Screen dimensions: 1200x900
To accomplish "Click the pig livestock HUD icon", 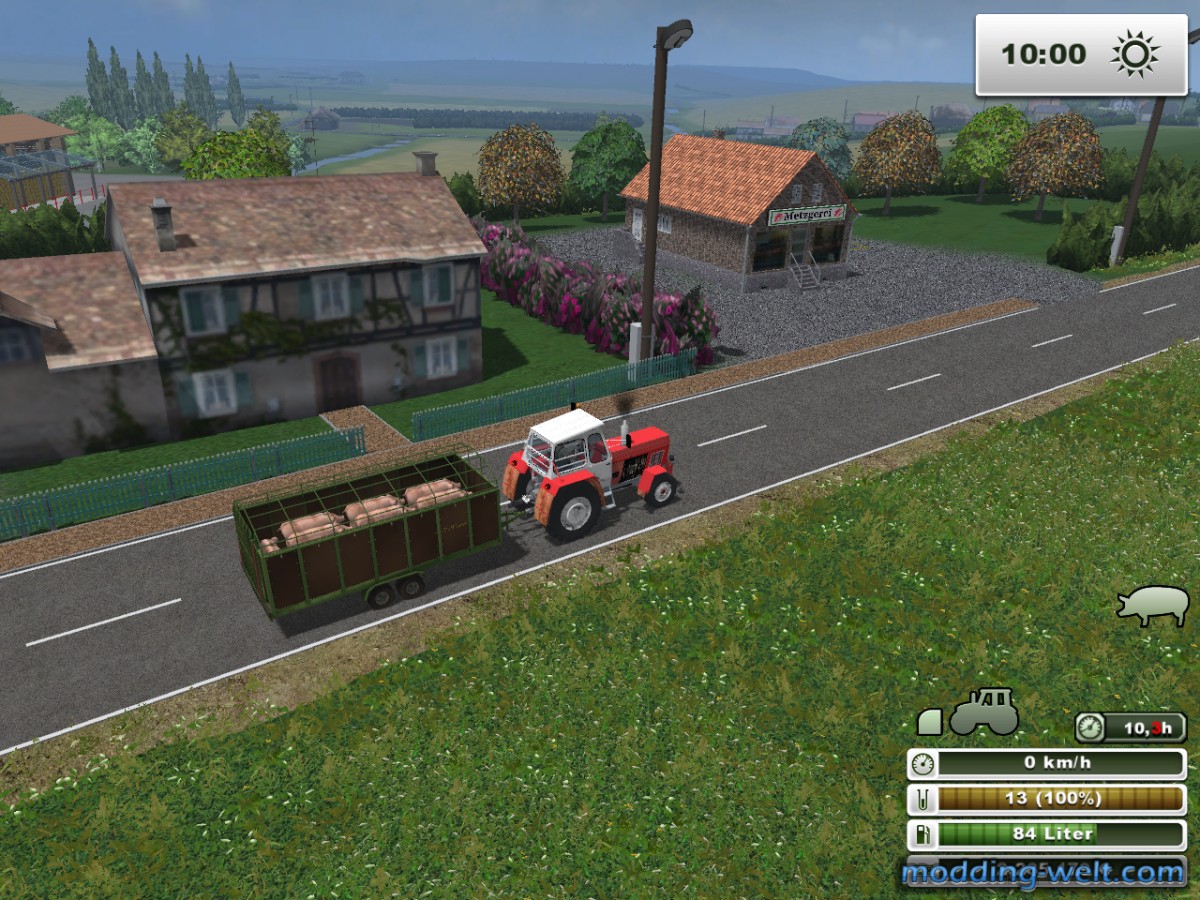I will coord(1153,605).
